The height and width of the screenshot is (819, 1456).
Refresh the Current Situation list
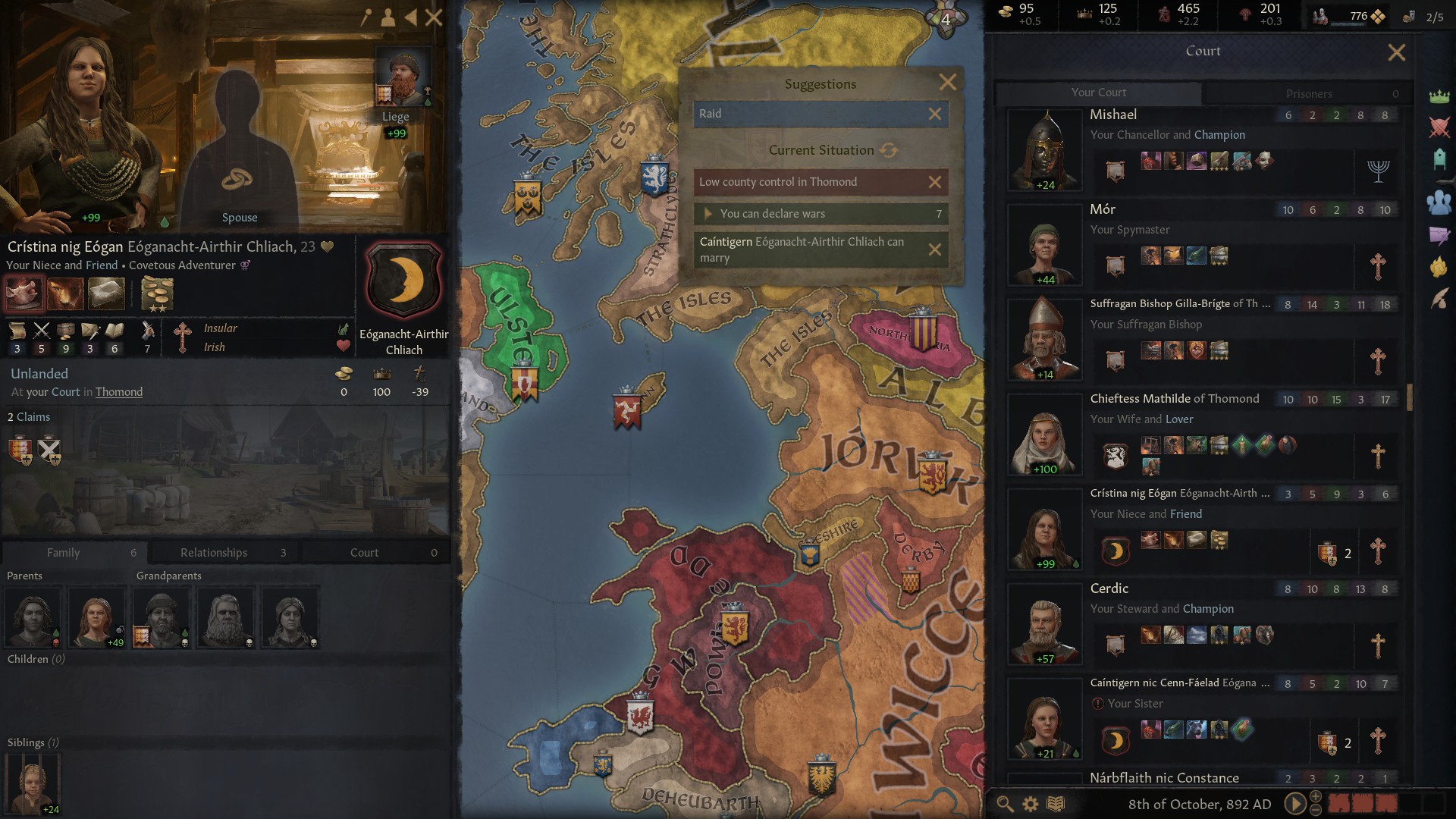pos(889,150)
